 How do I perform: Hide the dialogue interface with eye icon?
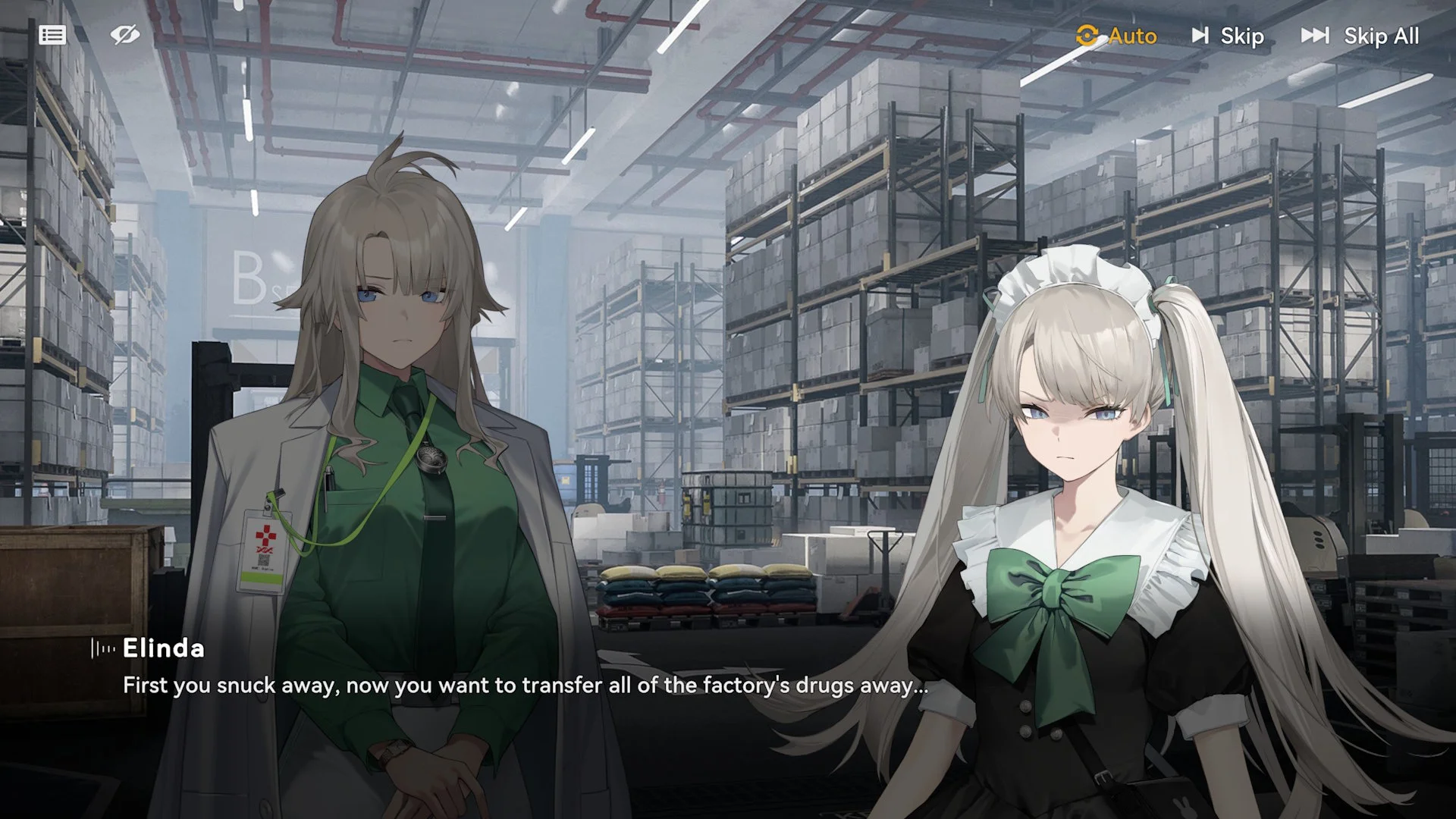point(124,35)
